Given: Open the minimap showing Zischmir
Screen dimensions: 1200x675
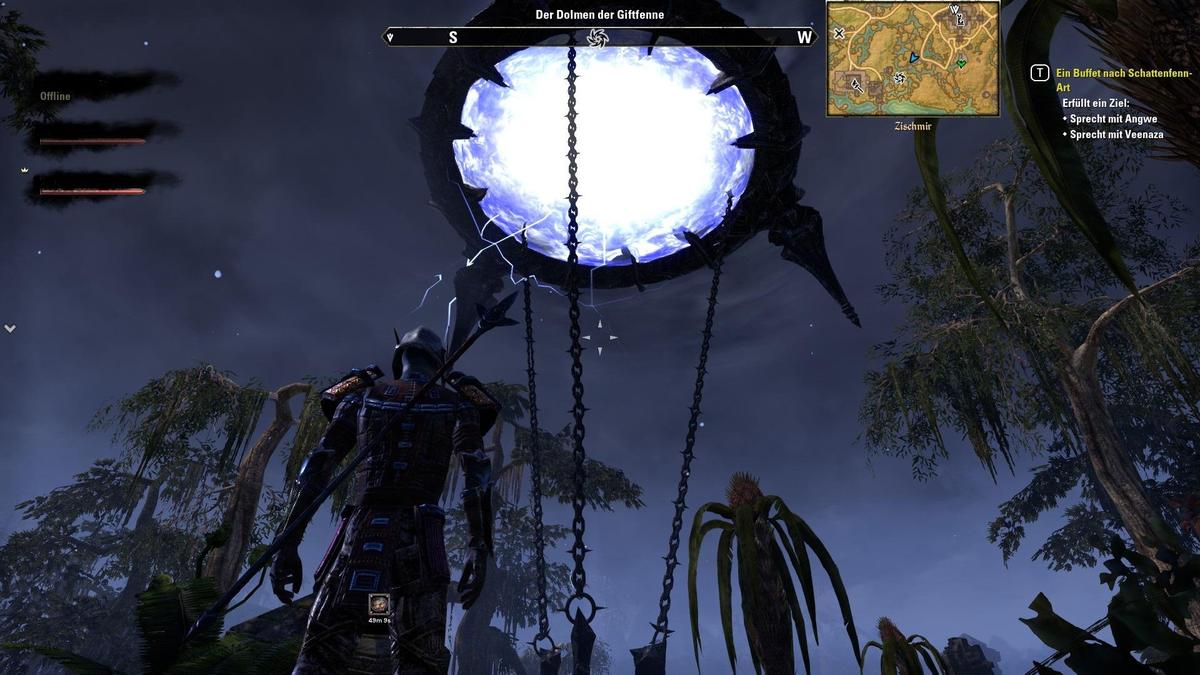Looking at the screenshot, I should pos(912,58).
